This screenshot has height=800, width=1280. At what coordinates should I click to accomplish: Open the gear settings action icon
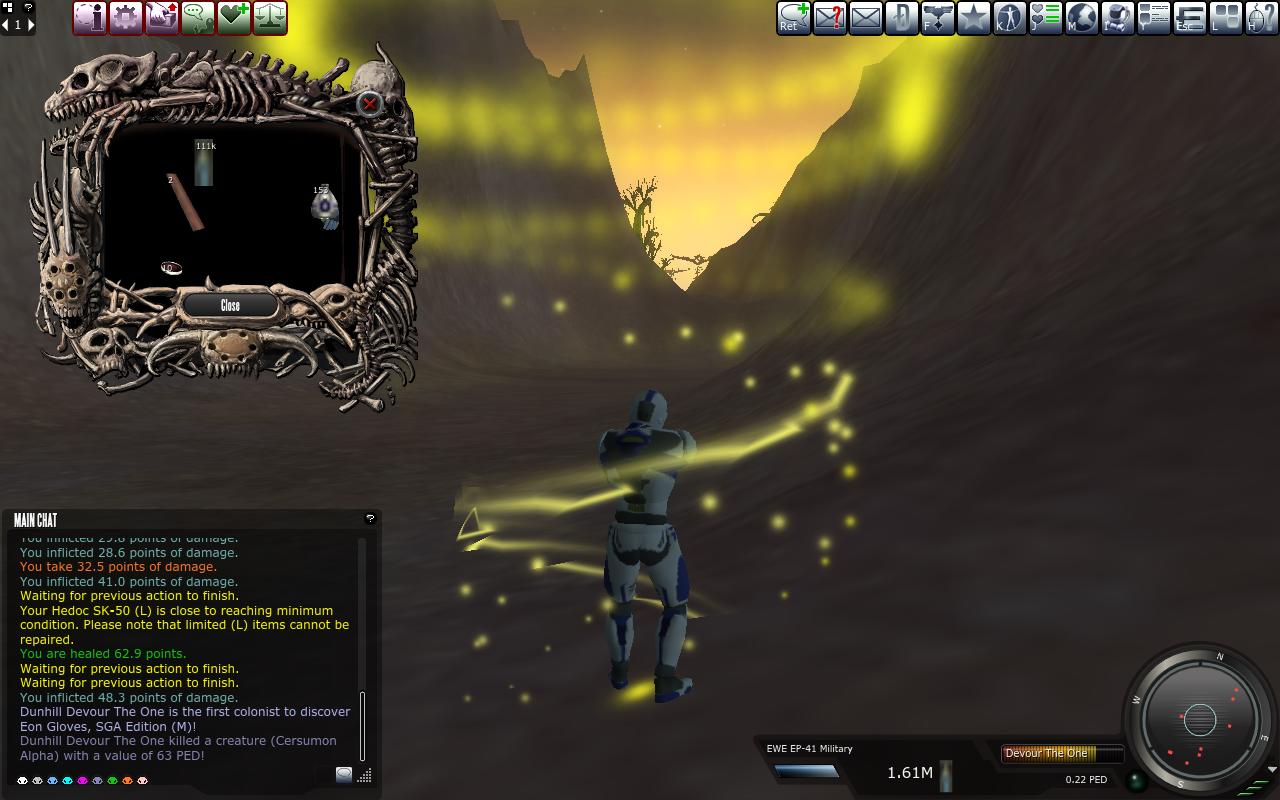[126, 18]
